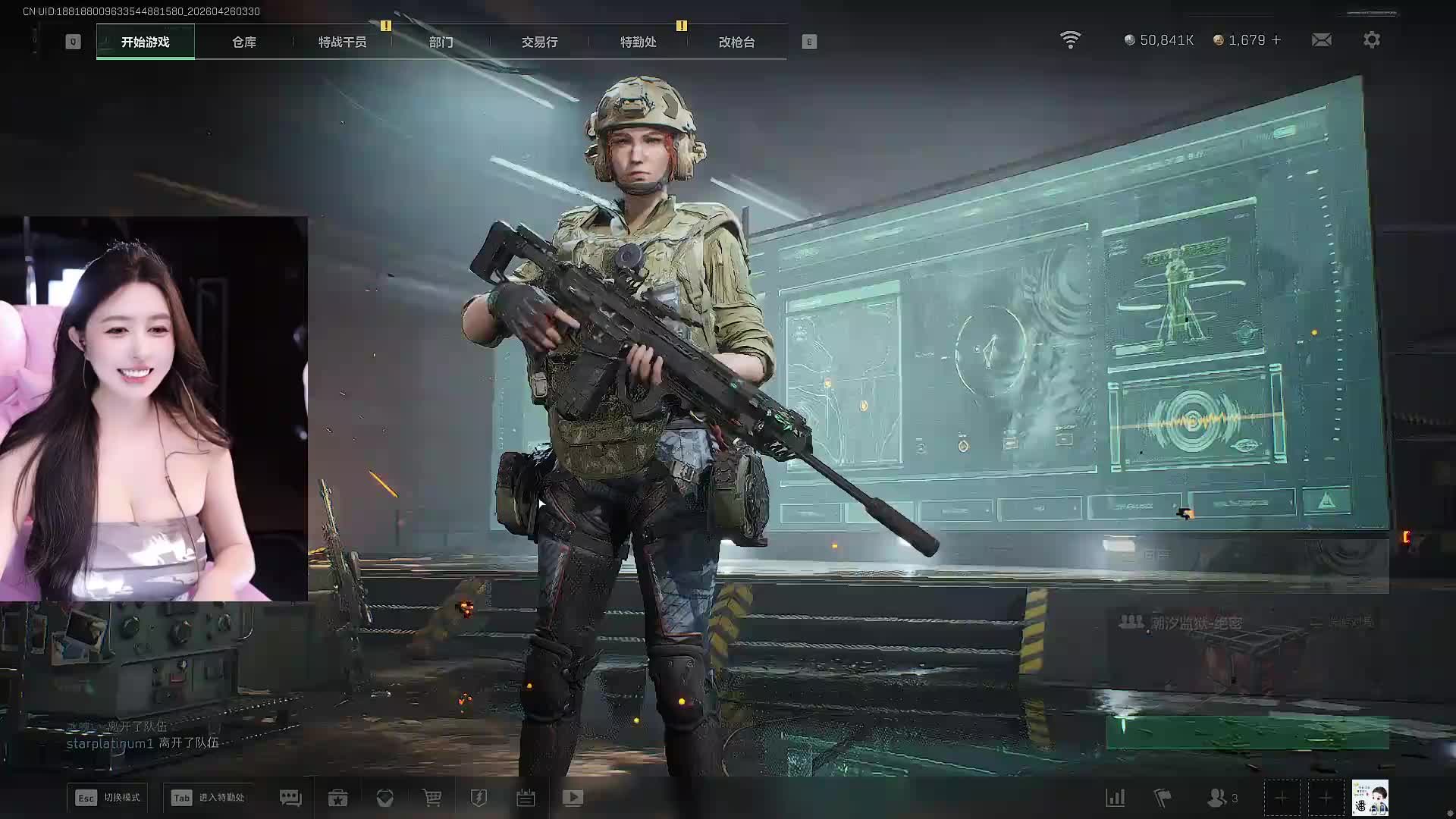Image resolution: width=1456 pixels, height=819 pixels.
Task: Open the mail envelope inbox
Action: pos(1321,39)
